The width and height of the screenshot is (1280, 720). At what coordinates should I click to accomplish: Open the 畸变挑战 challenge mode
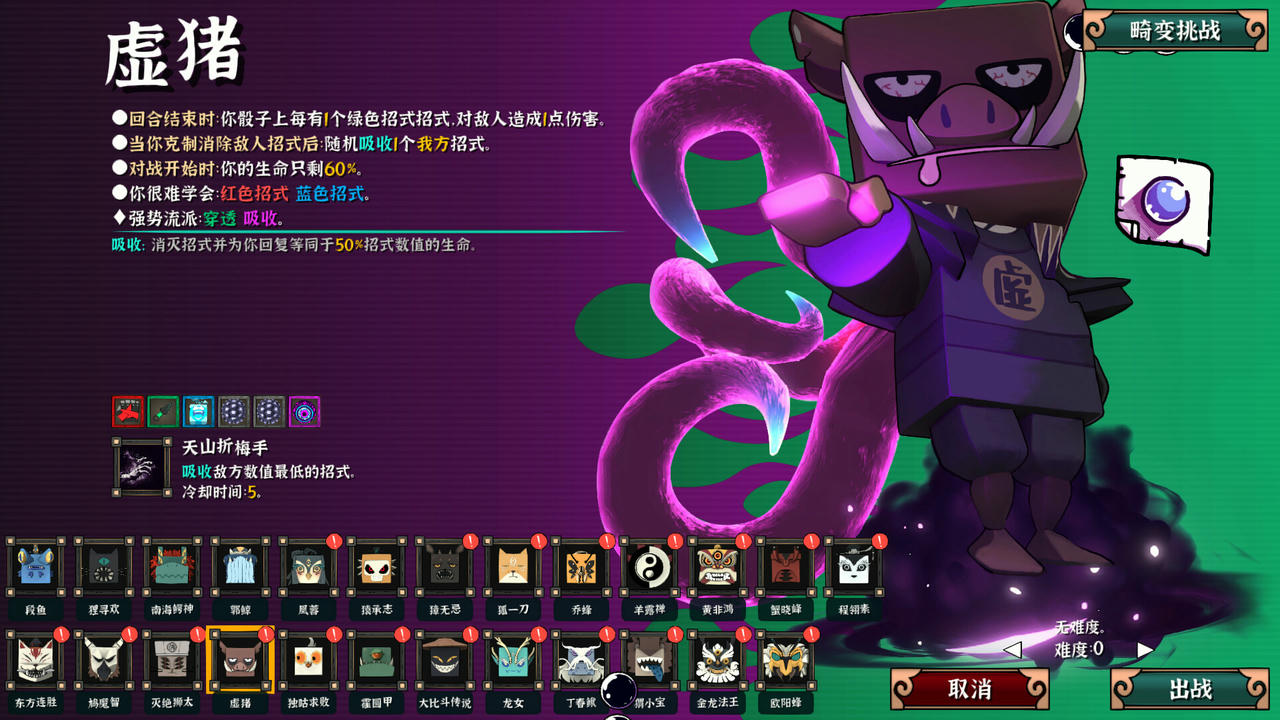click(1175, 31)
